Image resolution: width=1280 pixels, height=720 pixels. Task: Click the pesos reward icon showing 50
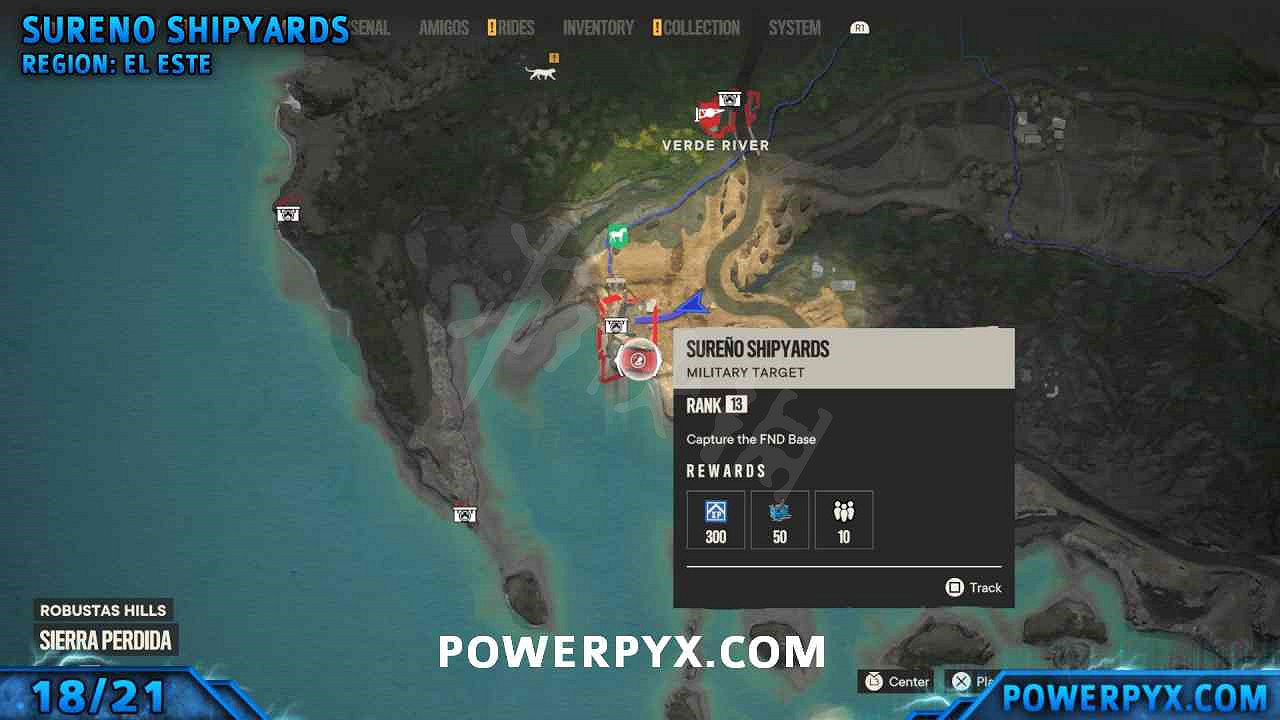coord(779,519)
